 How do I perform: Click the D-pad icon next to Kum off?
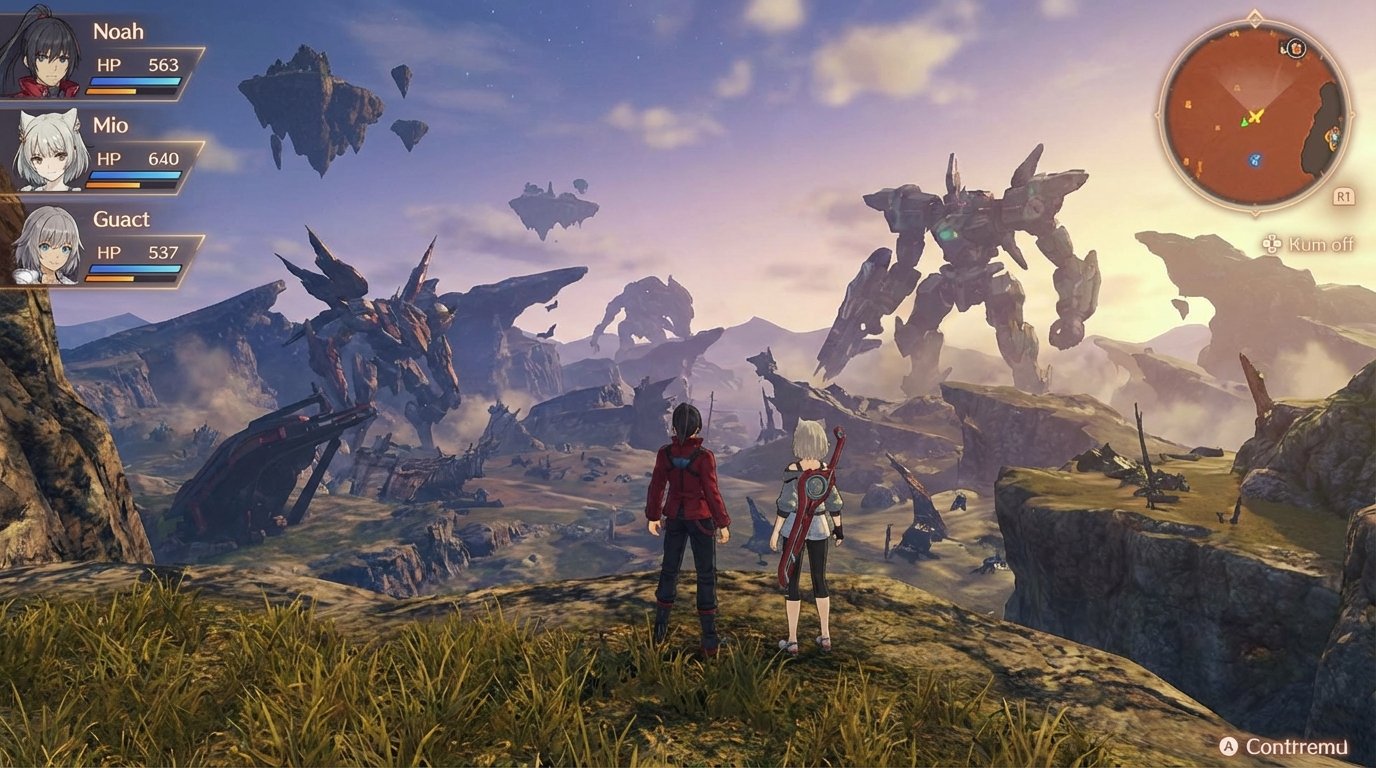pos(1270,242)
